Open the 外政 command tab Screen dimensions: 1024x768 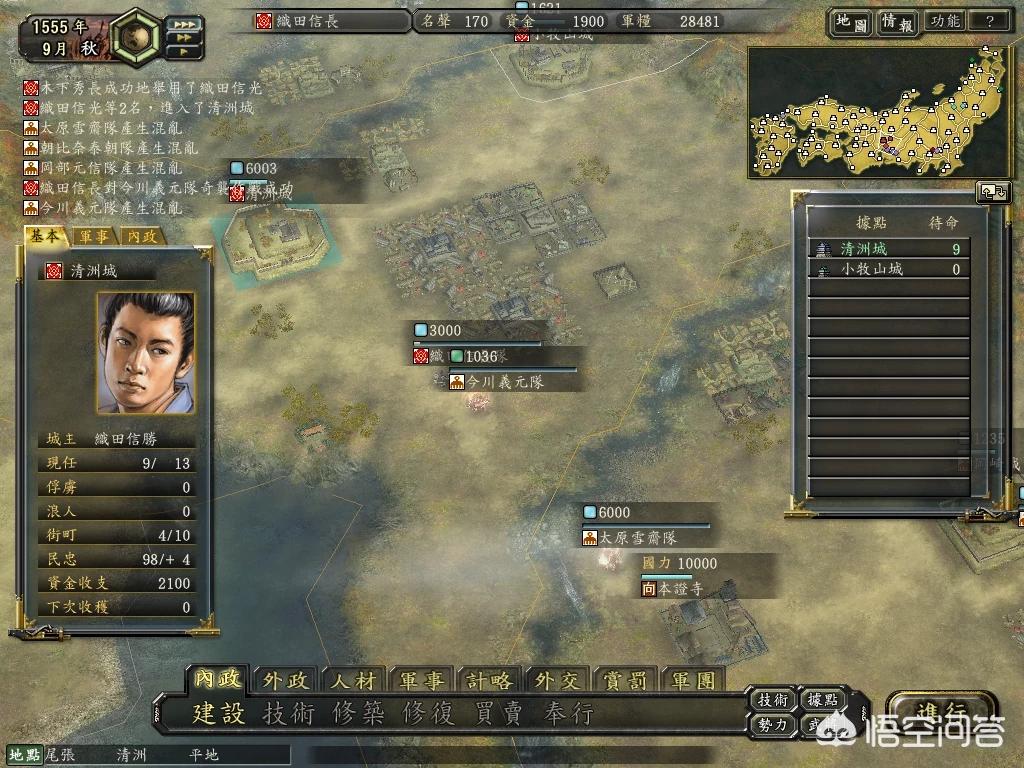[x=286, y=681]
